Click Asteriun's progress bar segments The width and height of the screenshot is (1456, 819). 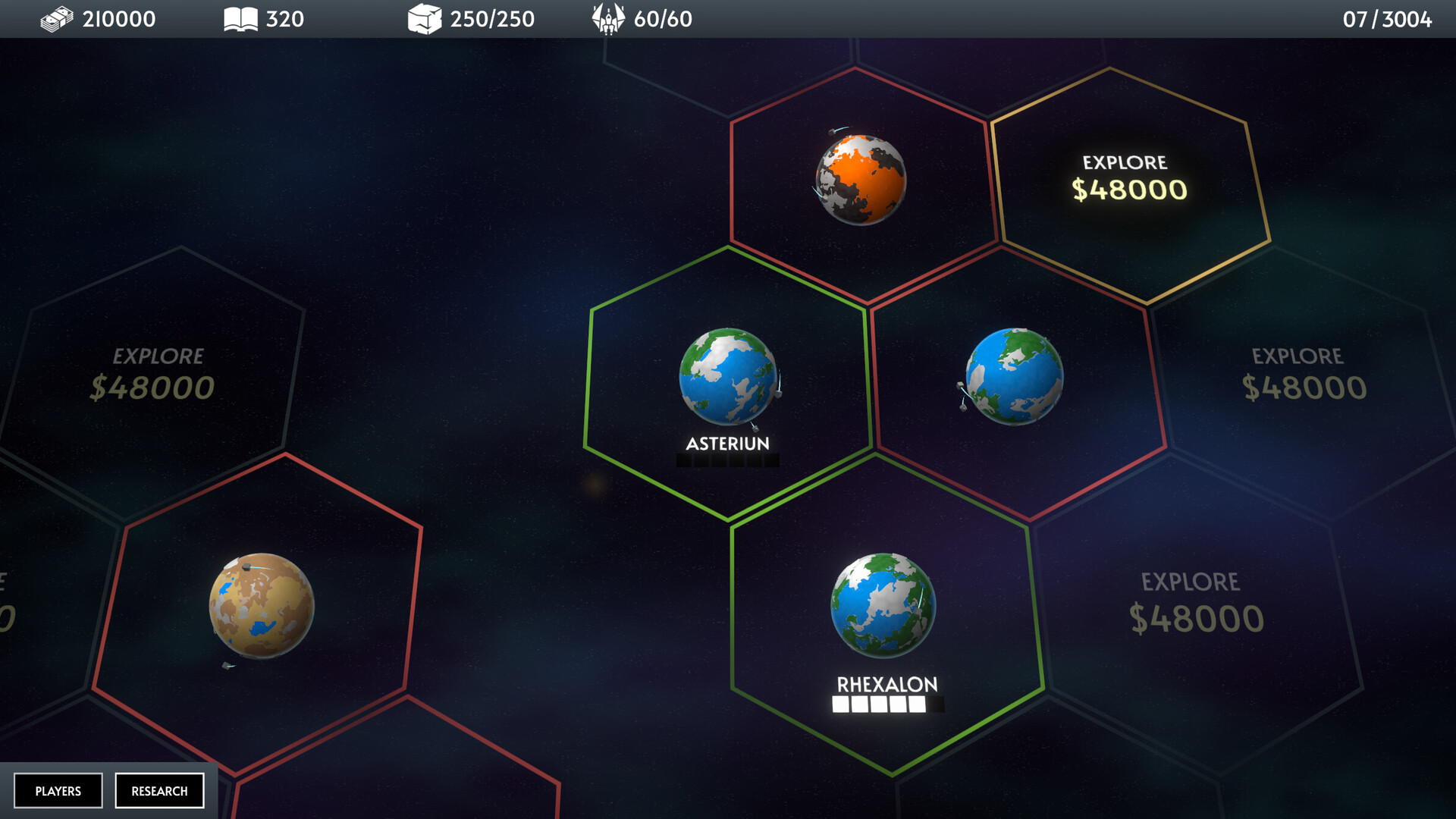(x=726, y=461)
